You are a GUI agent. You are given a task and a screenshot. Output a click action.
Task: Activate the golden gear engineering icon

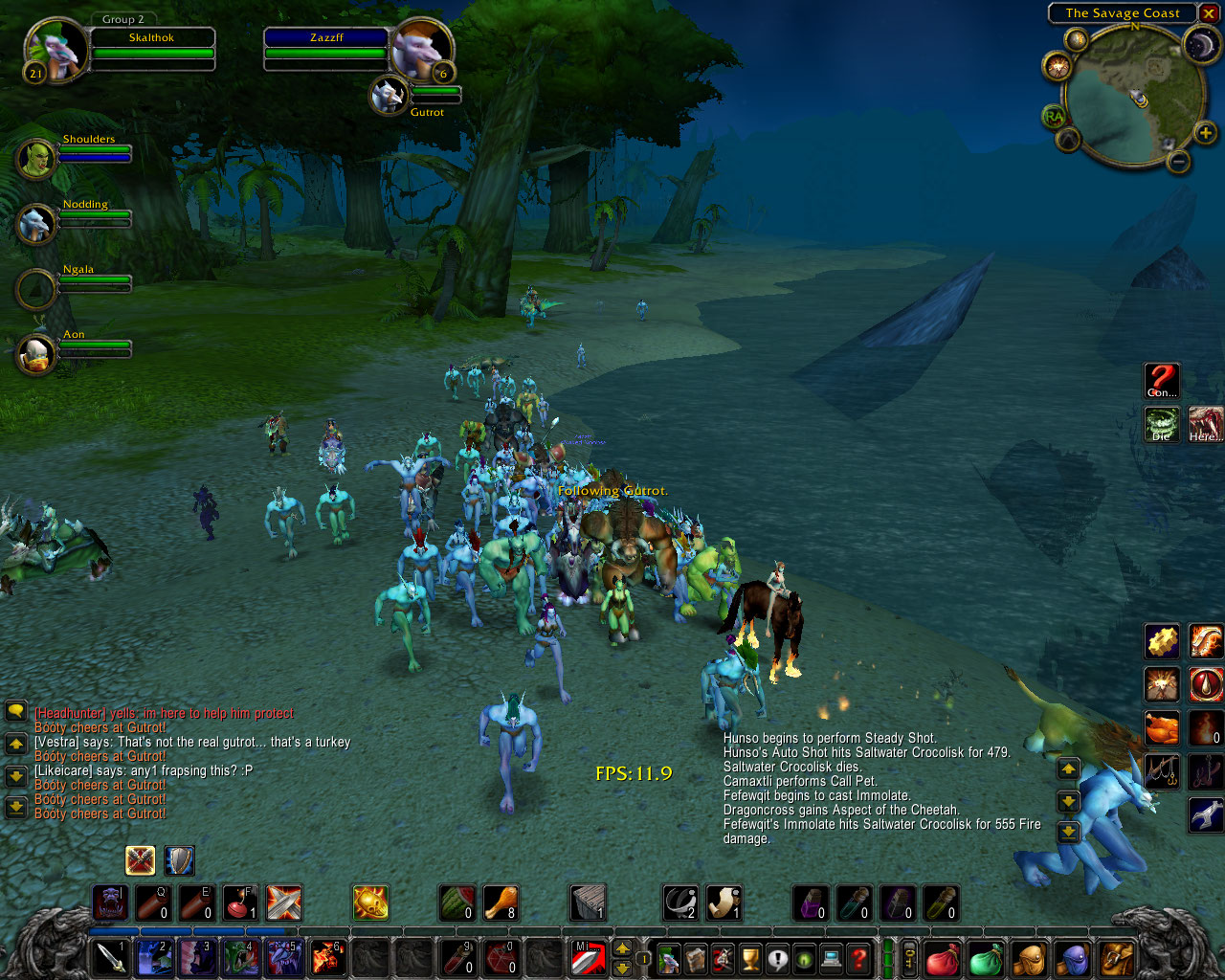coord(1162,640)
